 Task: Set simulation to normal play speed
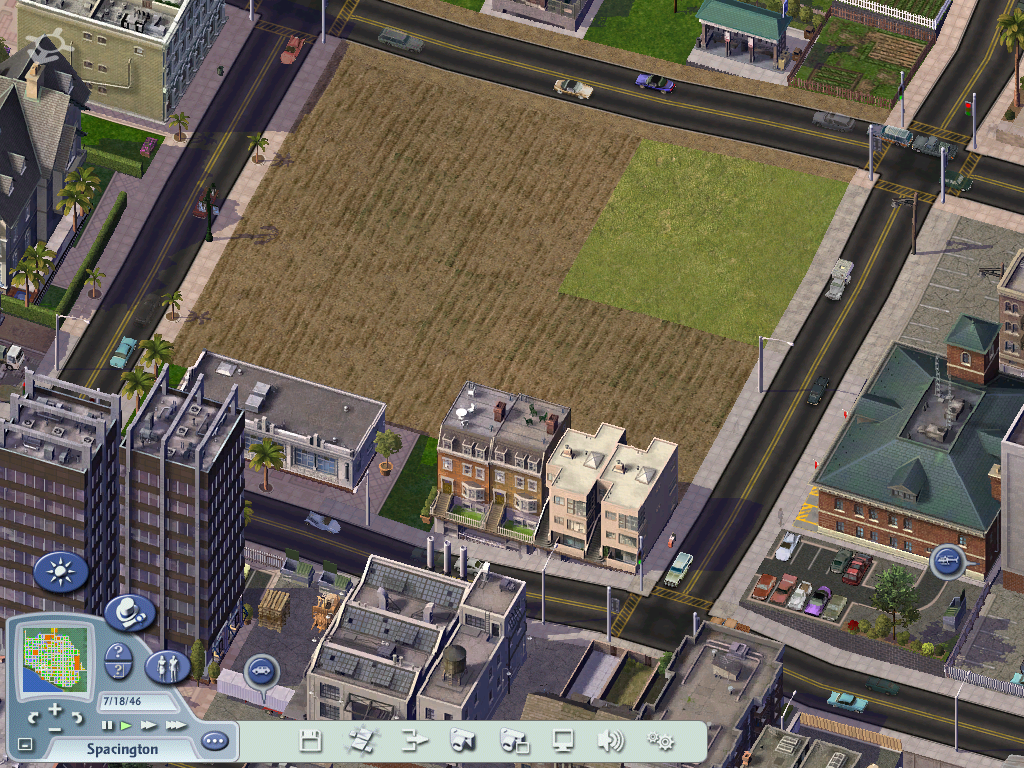click(x=126, y=725)
